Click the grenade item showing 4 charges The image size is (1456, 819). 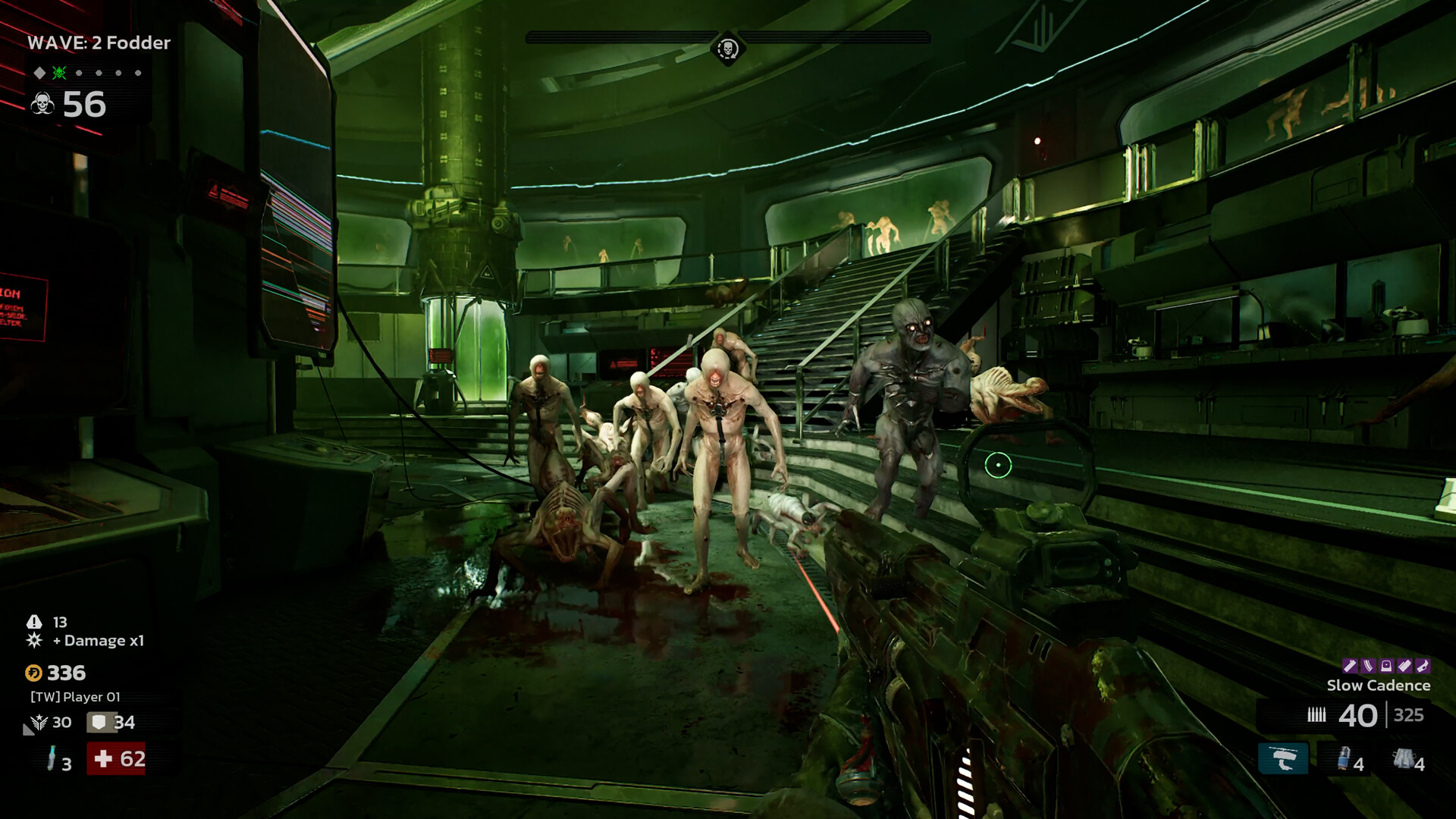(1344, 757)
